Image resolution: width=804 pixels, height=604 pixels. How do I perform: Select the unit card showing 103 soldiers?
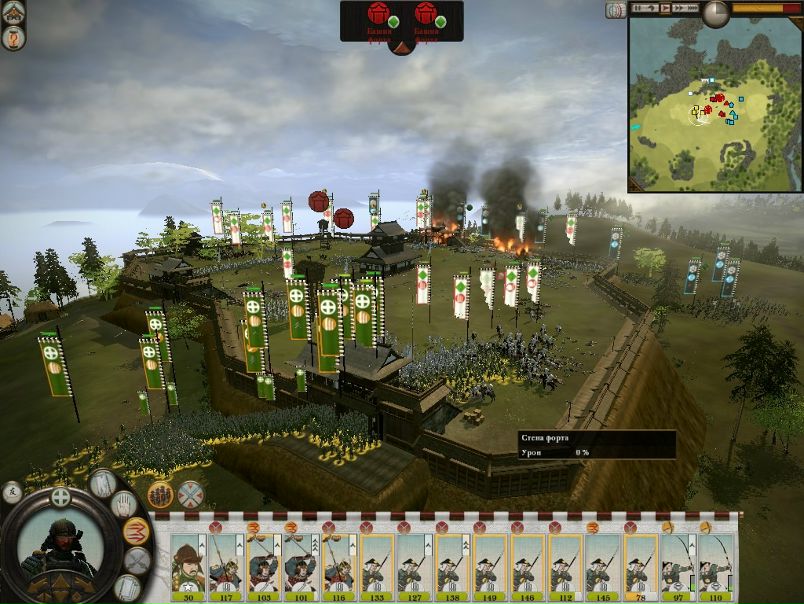click(x=263, y=565)
